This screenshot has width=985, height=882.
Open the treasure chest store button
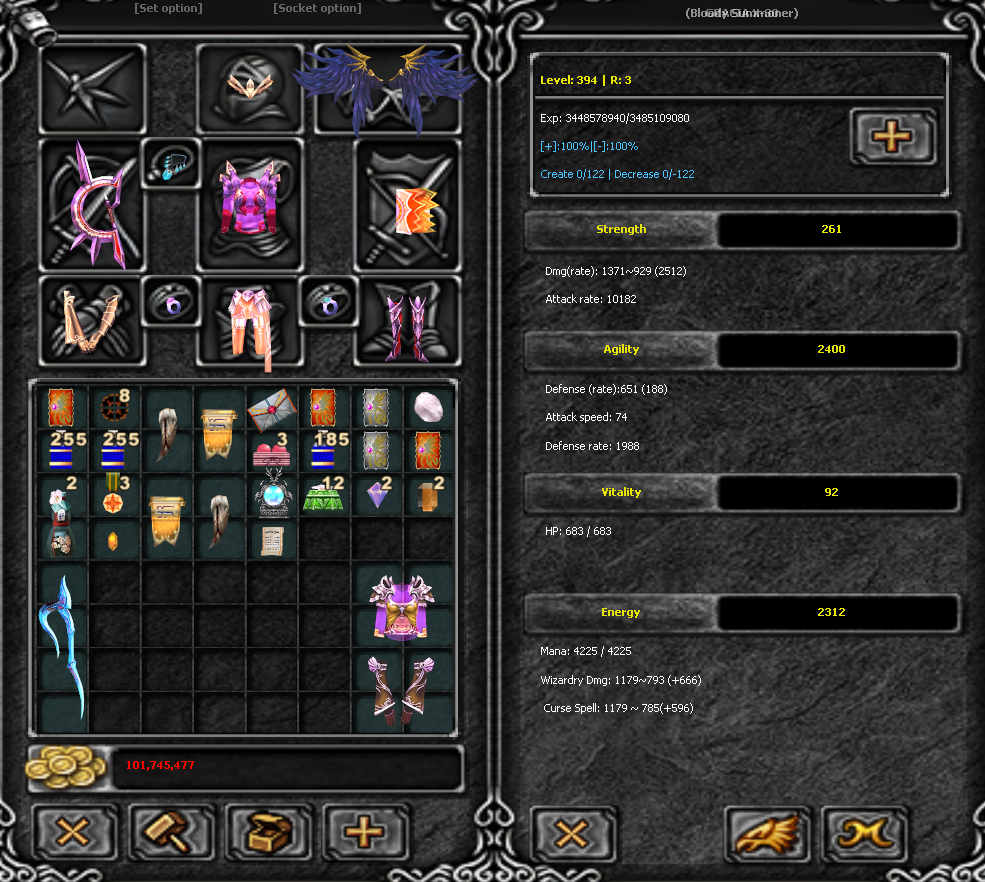(x=267, y=831)
